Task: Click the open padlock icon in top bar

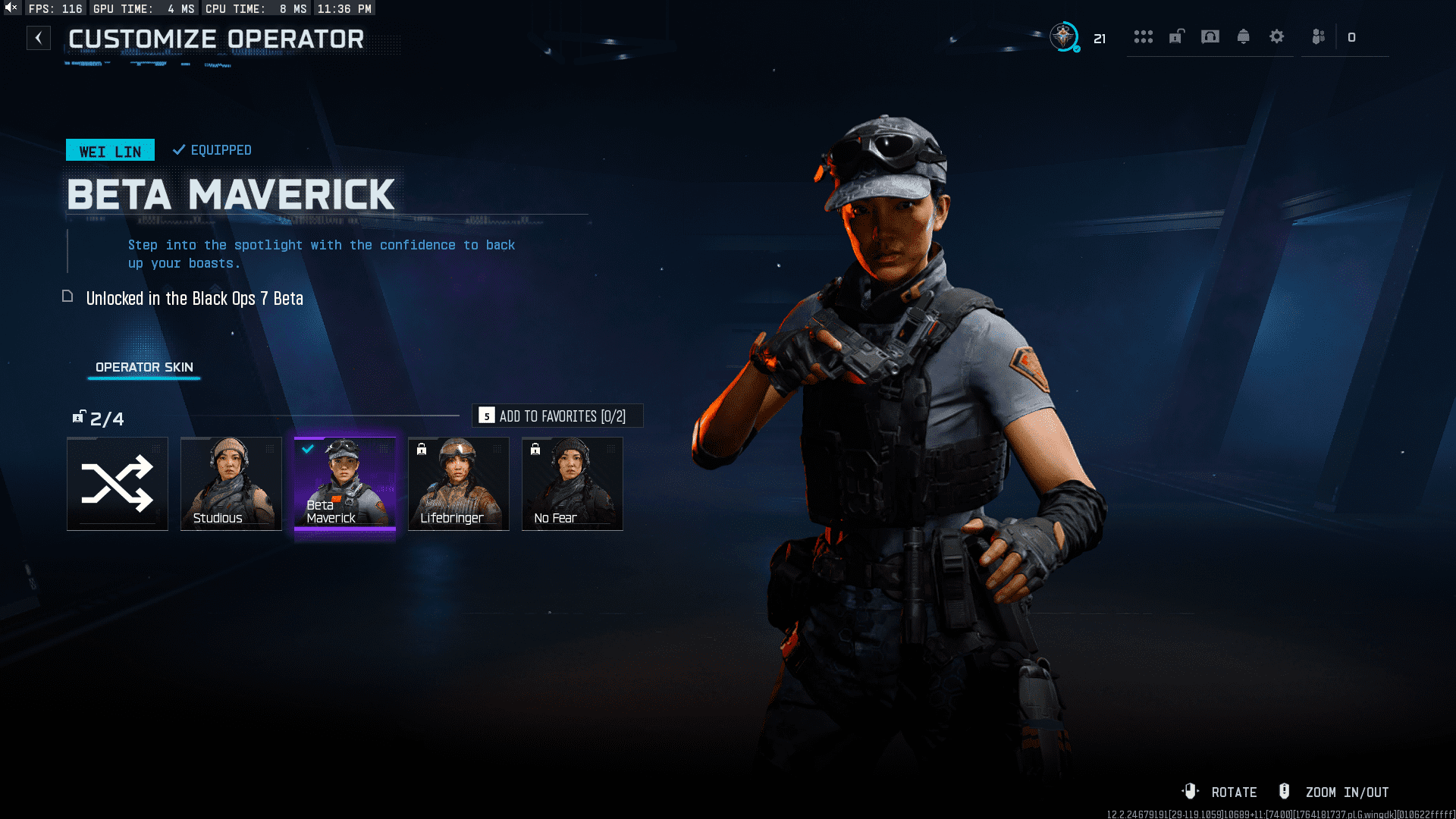Action: [x=1177, y=36]
